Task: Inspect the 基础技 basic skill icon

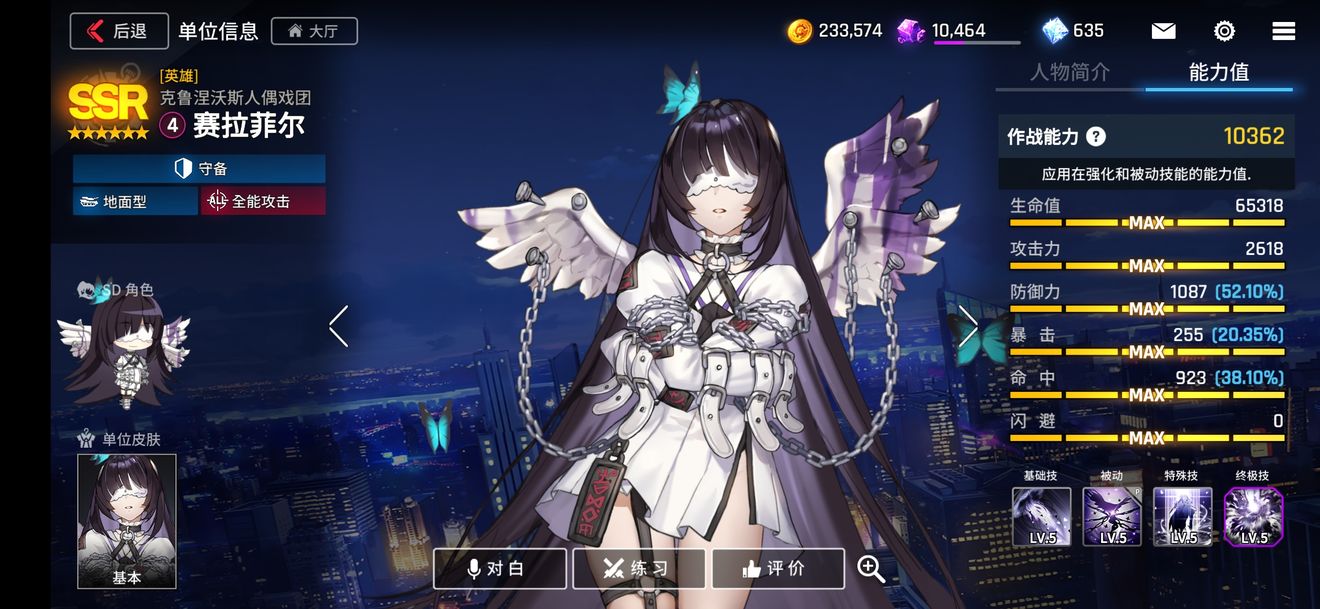Action: 1041,516
